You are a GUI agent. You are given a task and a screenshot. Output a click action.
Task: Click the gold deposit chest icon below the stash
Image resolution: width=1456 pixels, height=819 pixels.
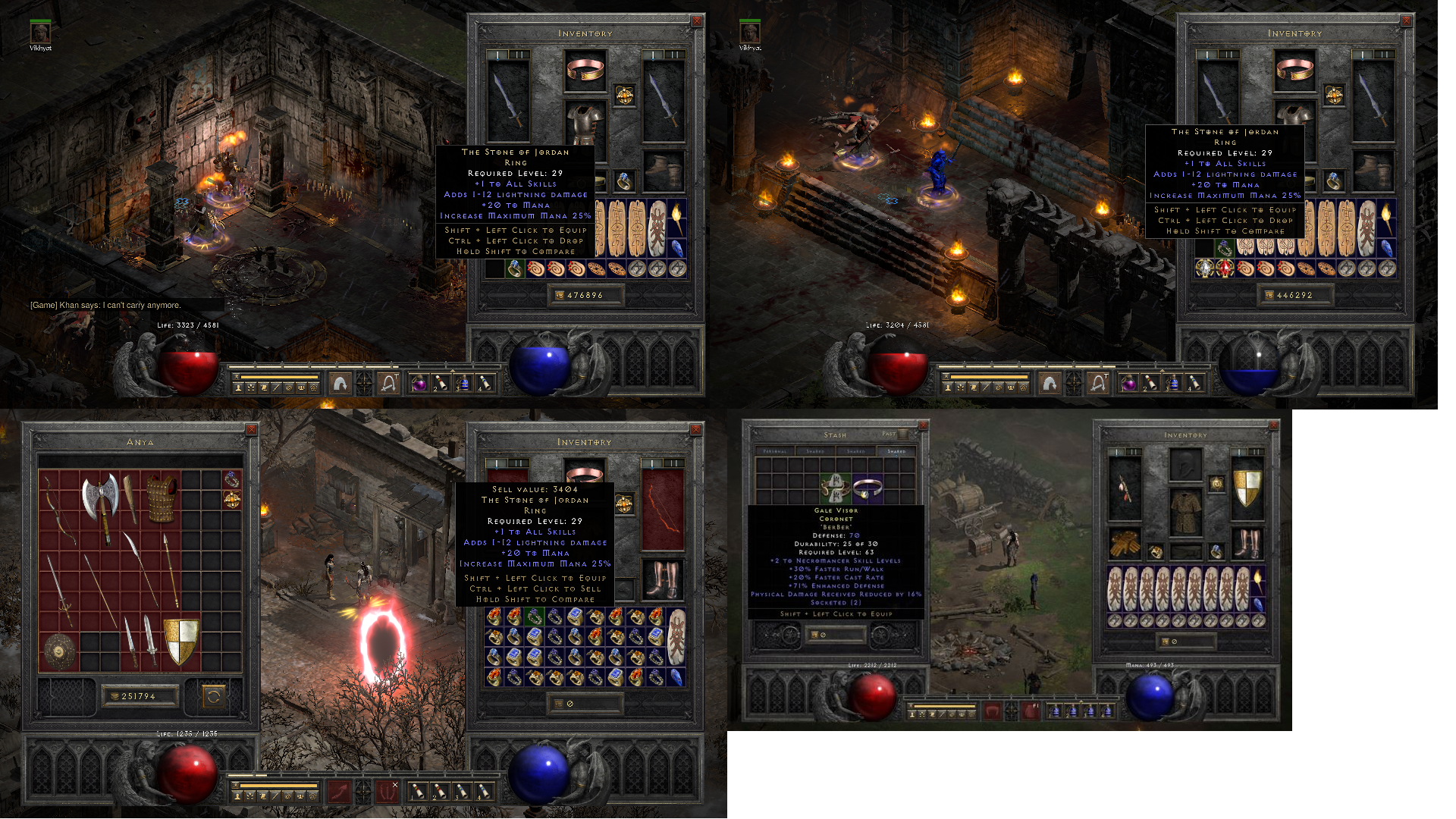814,635
